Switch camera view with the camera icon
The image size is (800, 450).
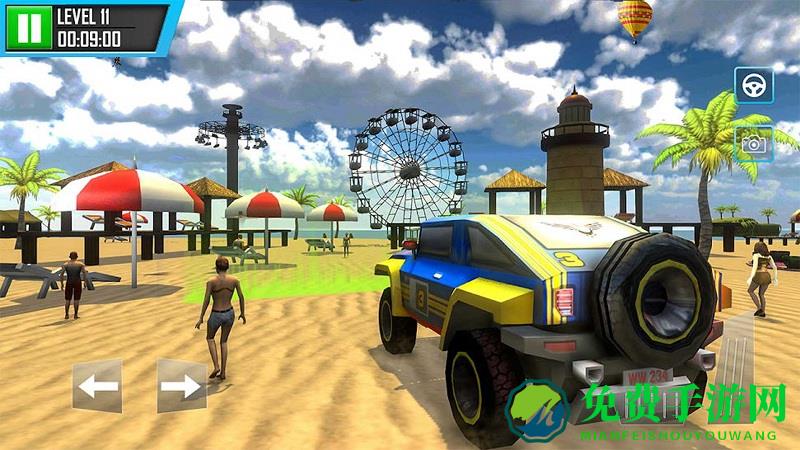(754, 144)
